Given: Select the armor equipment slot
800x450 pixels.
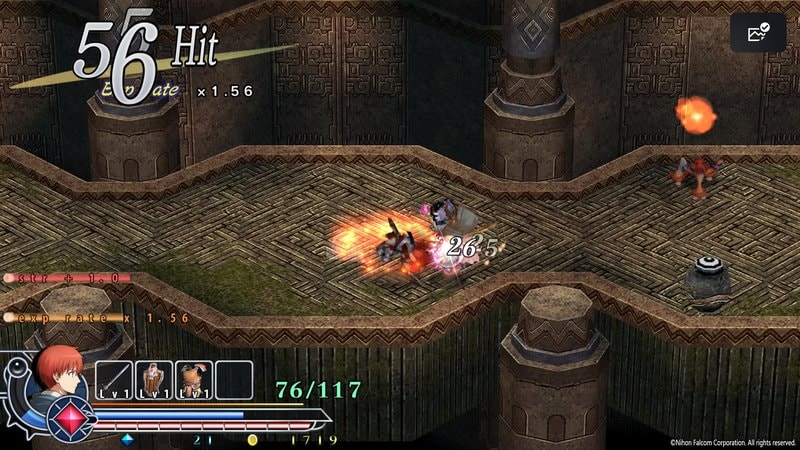Looking at the screenshot, I should [x=193, y=381].
